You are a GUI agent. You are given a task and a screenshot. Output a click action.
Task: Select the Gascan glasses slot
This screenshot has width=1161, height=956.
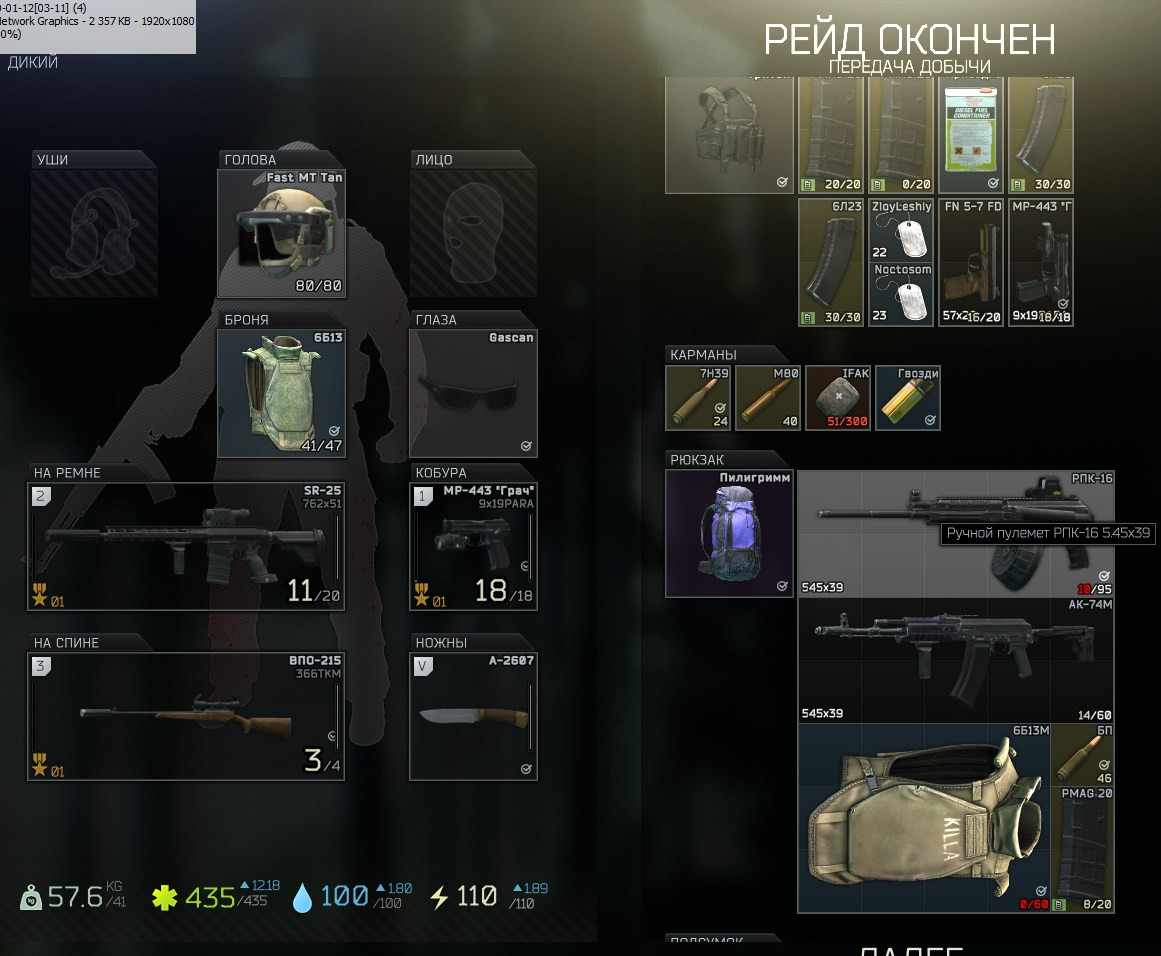click(x=473, y=393)
